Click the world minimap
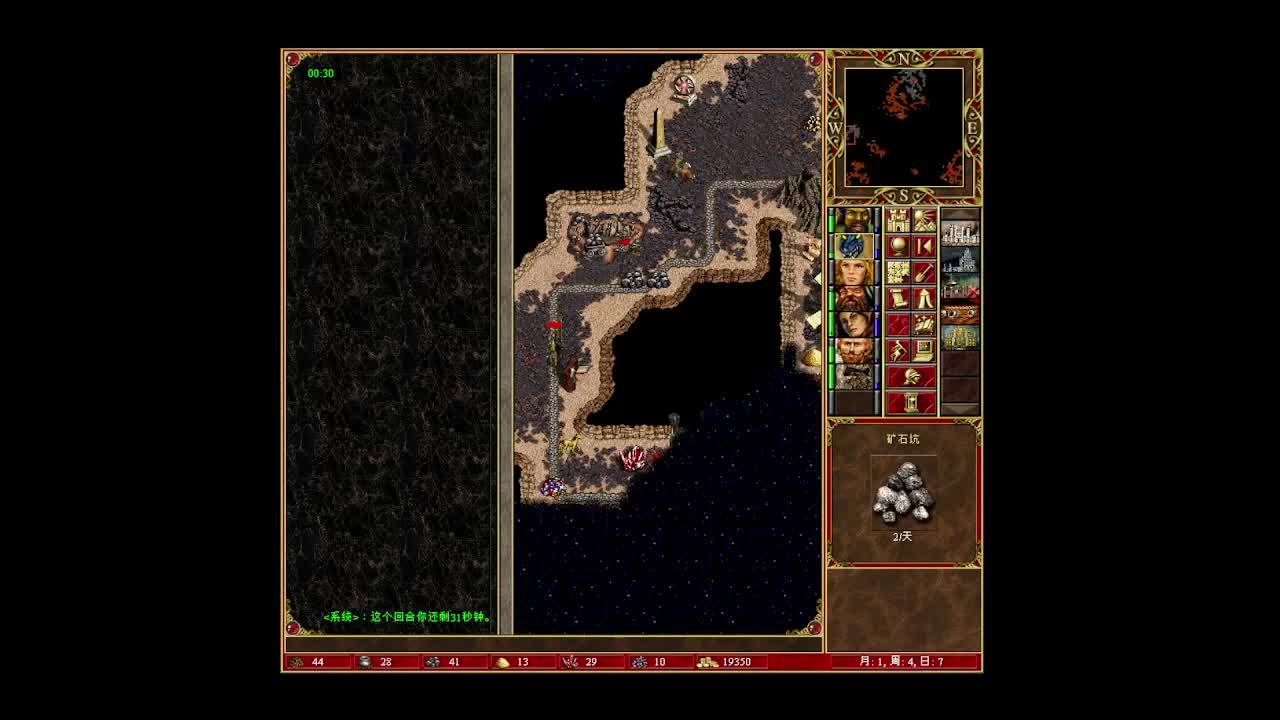 click(x=904, y=127)
